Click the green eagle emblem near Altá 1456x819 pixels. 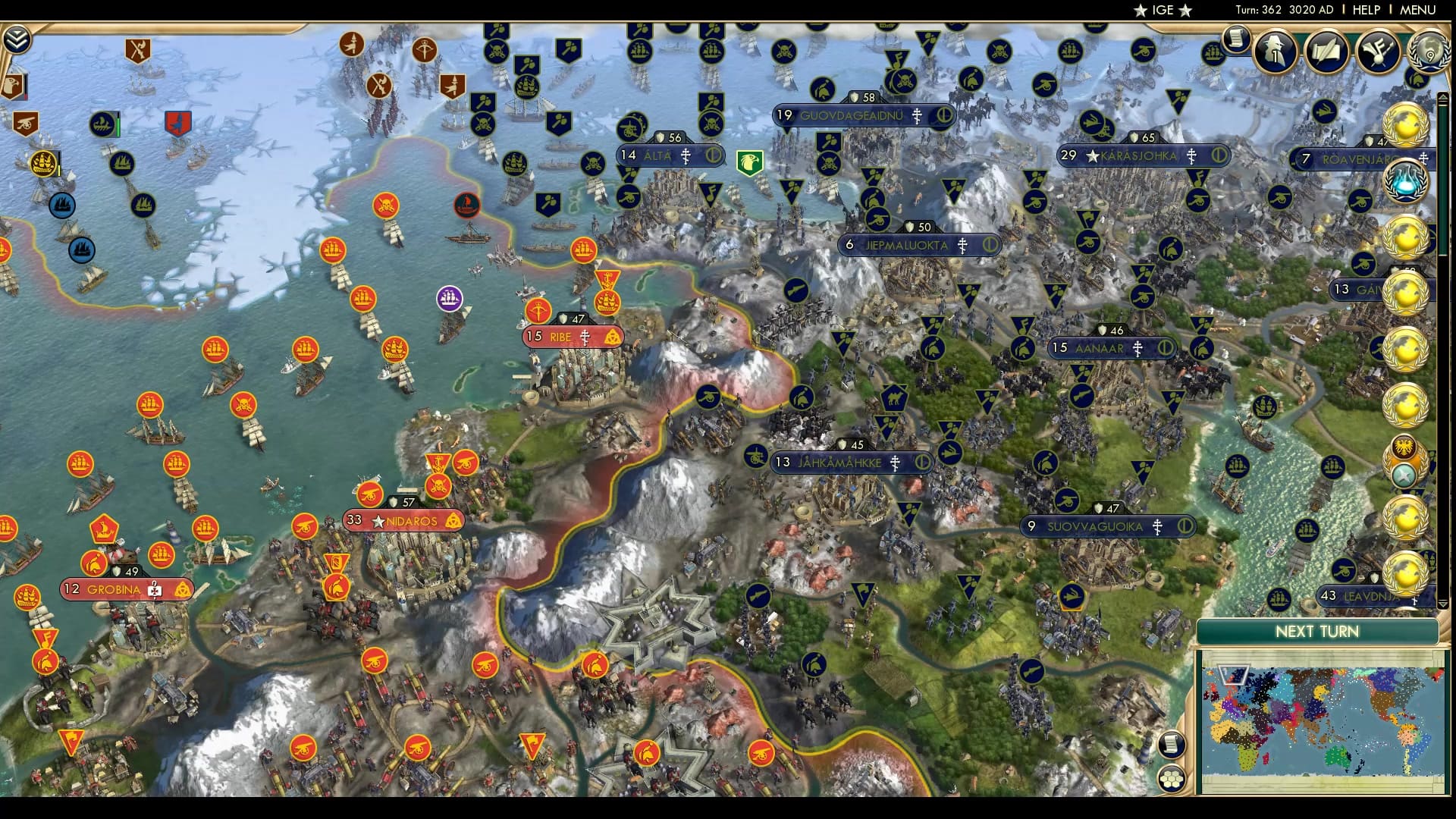coord(749,161)
